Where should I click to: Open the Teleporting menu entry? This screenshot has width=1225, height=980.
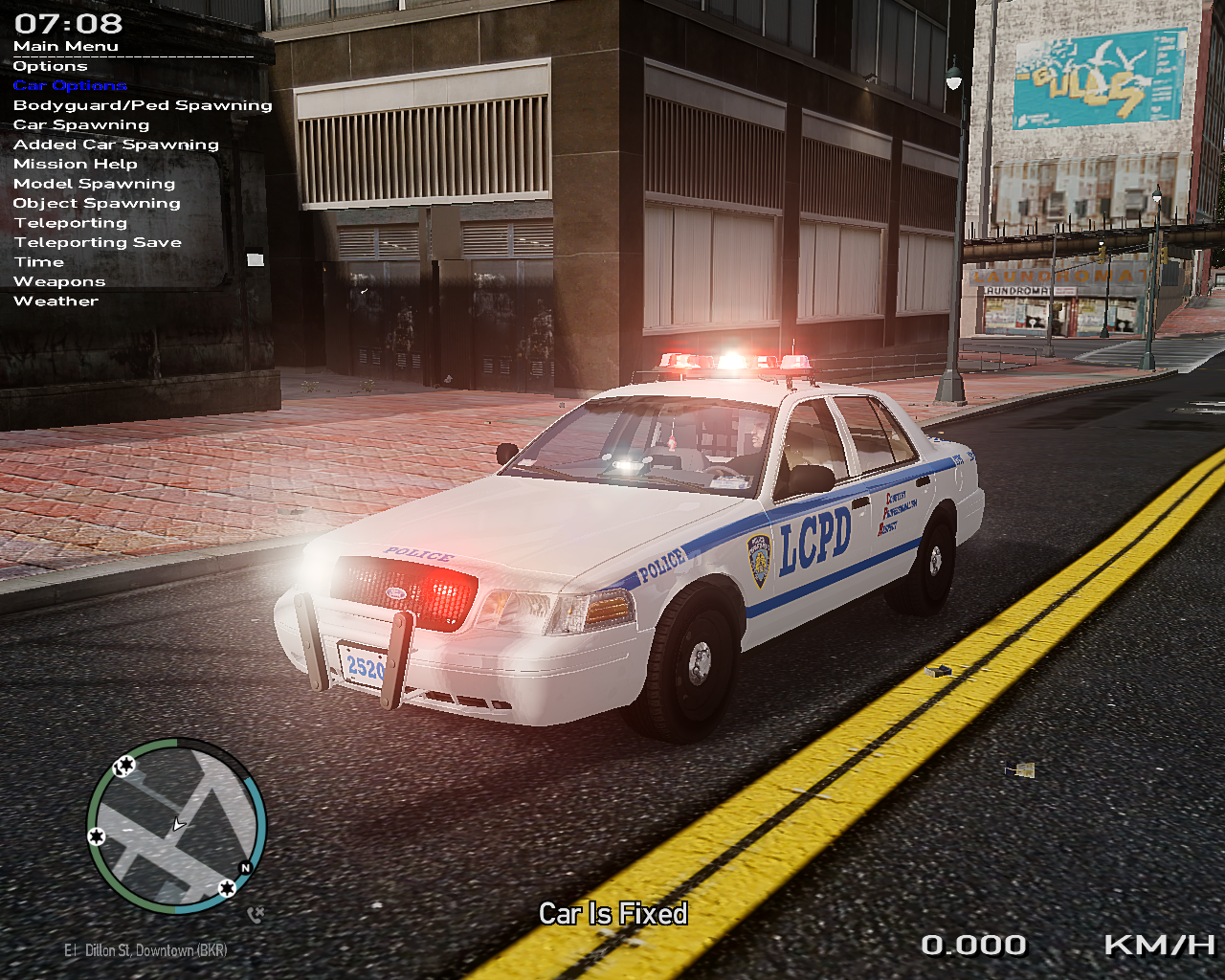(x=70, y=223)
